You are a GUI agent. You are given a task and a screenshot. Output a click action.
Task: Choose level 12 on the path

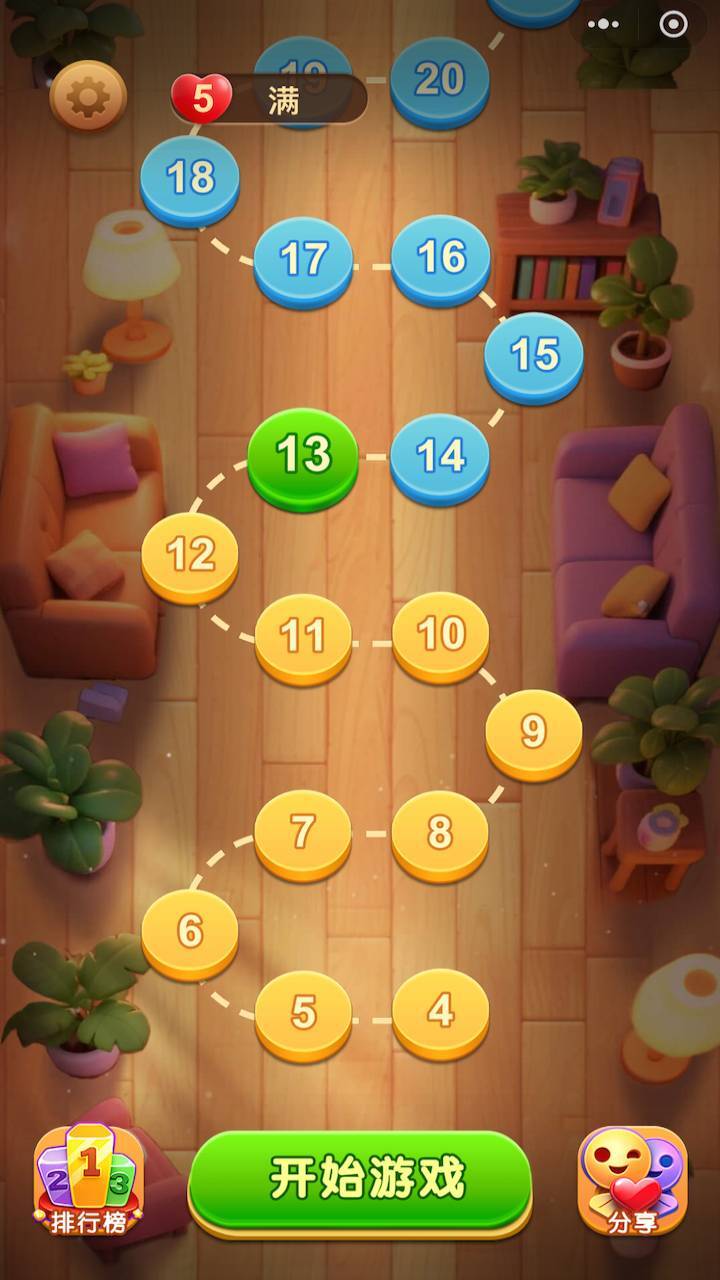pos(190,553)
